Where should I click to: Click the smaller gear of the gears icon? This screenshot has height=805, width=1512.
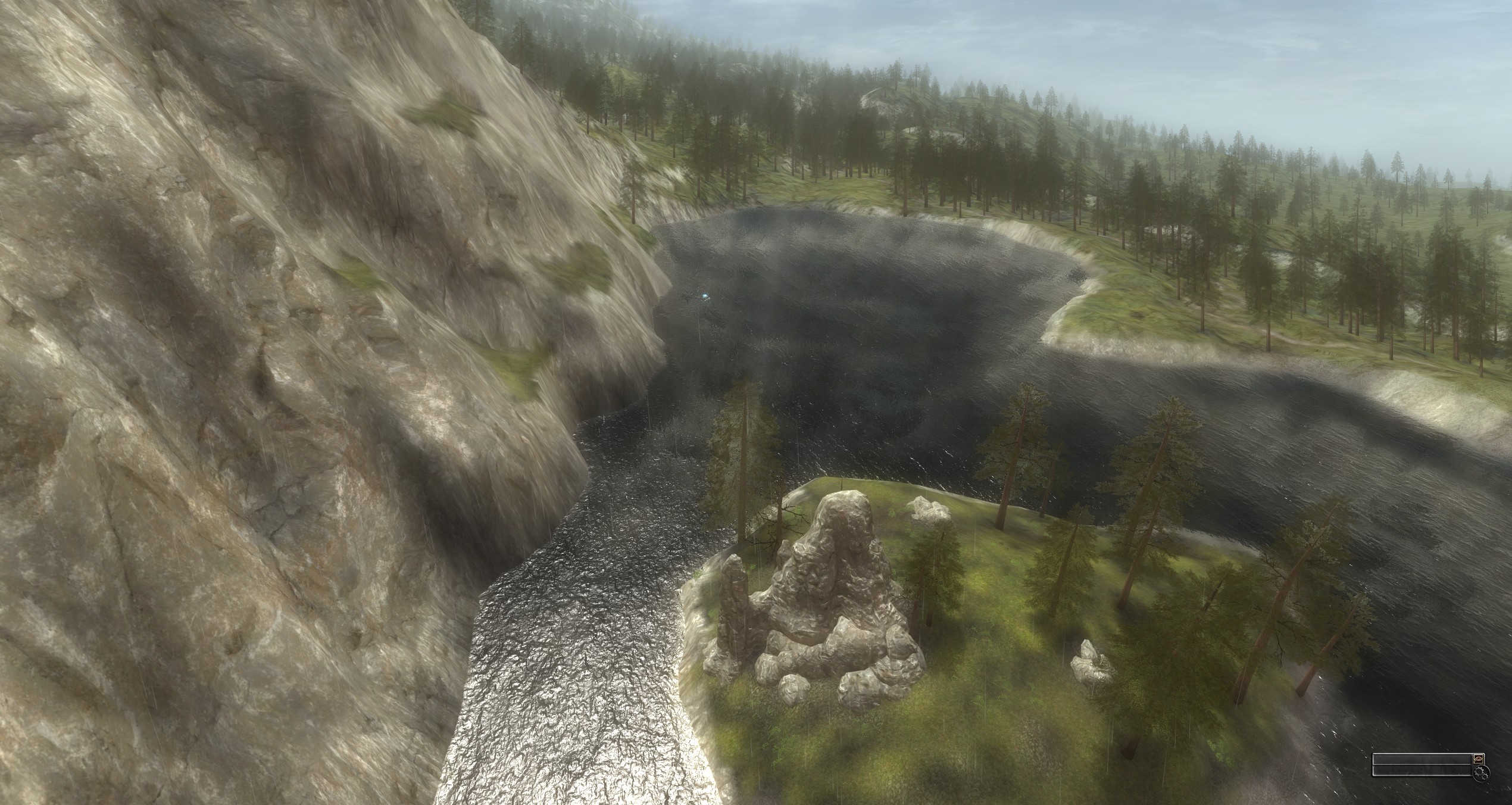[1483, 778]
